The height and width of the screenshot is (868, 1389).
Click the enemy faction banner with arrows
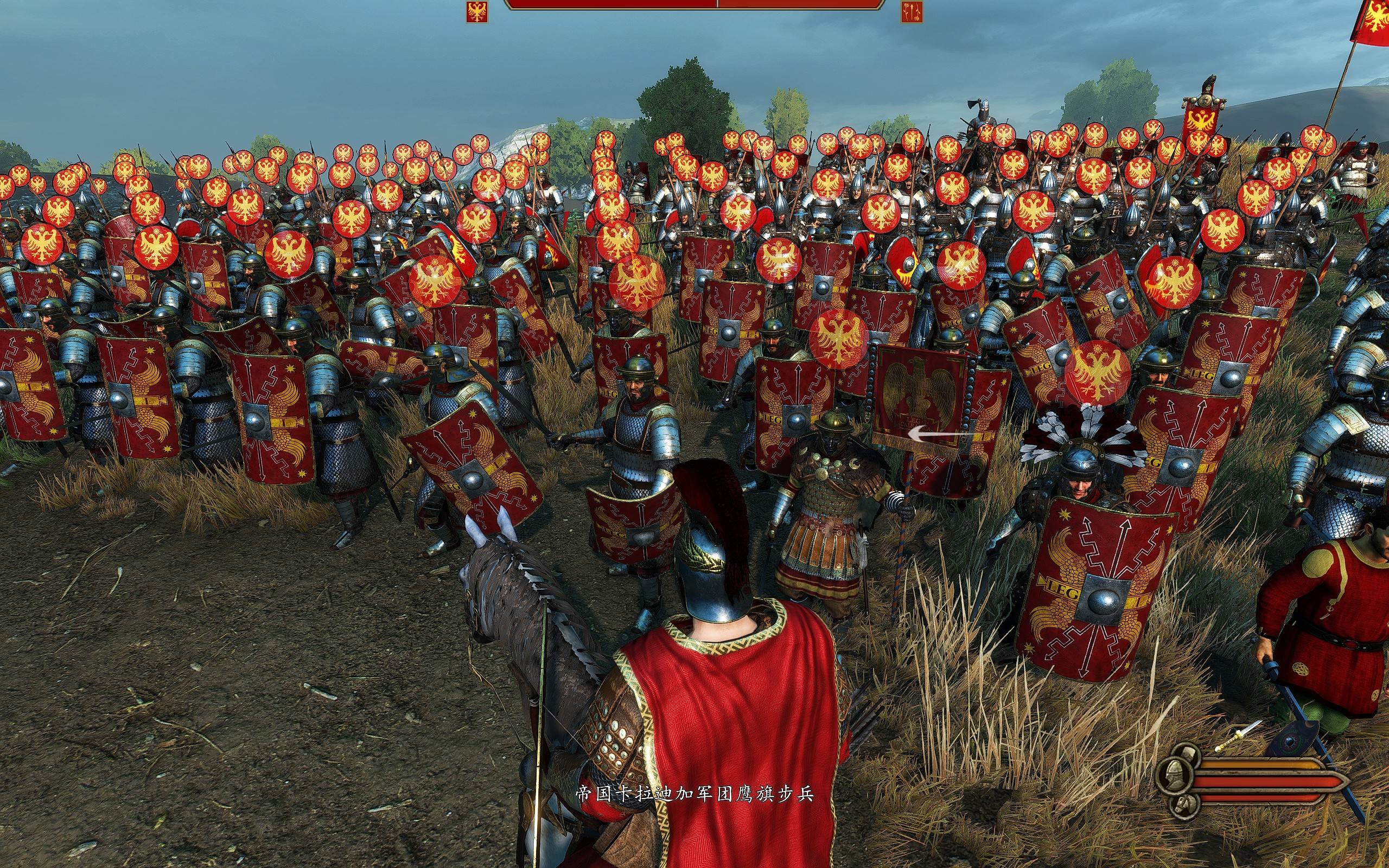tap(911, 11)
